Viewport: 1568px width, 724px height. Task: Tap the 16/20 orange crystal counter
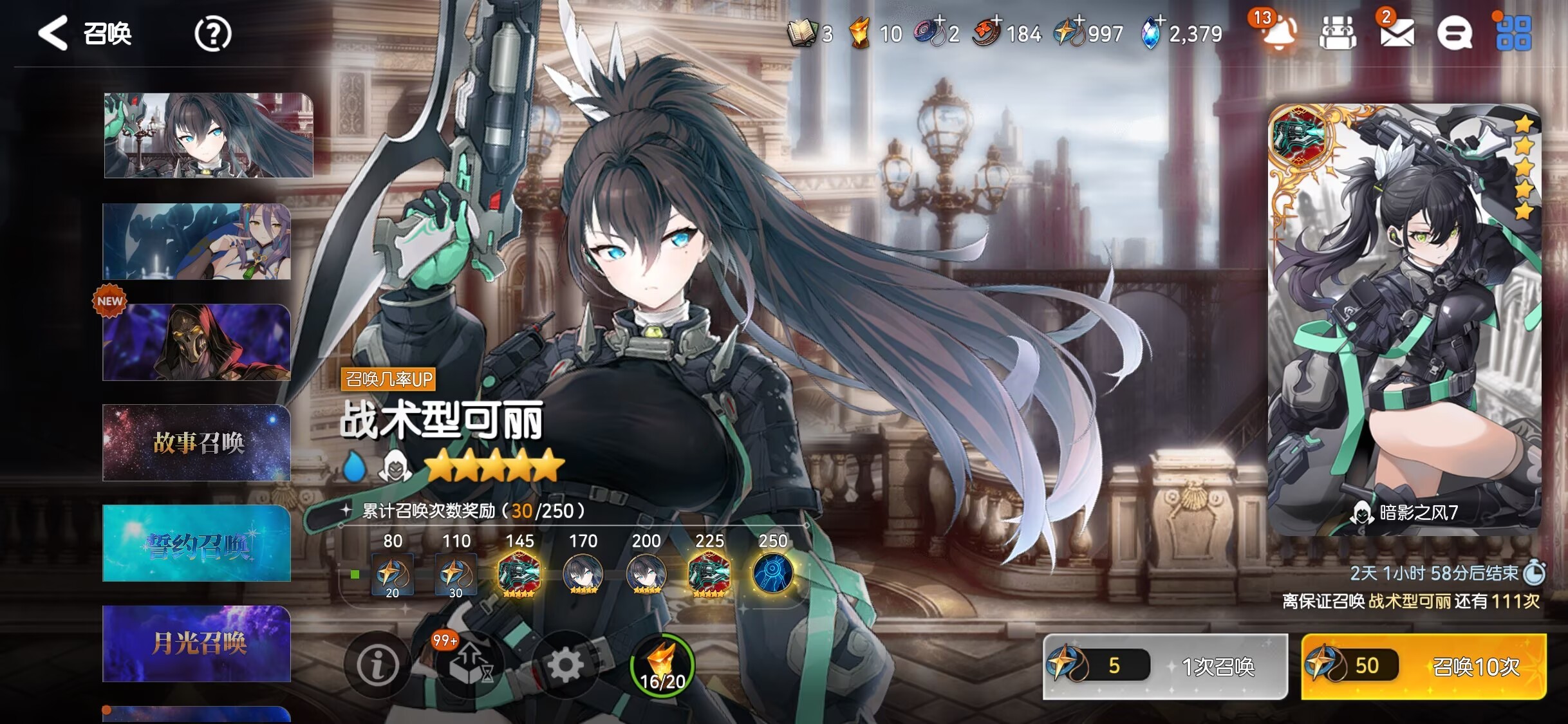pos(662,666)
